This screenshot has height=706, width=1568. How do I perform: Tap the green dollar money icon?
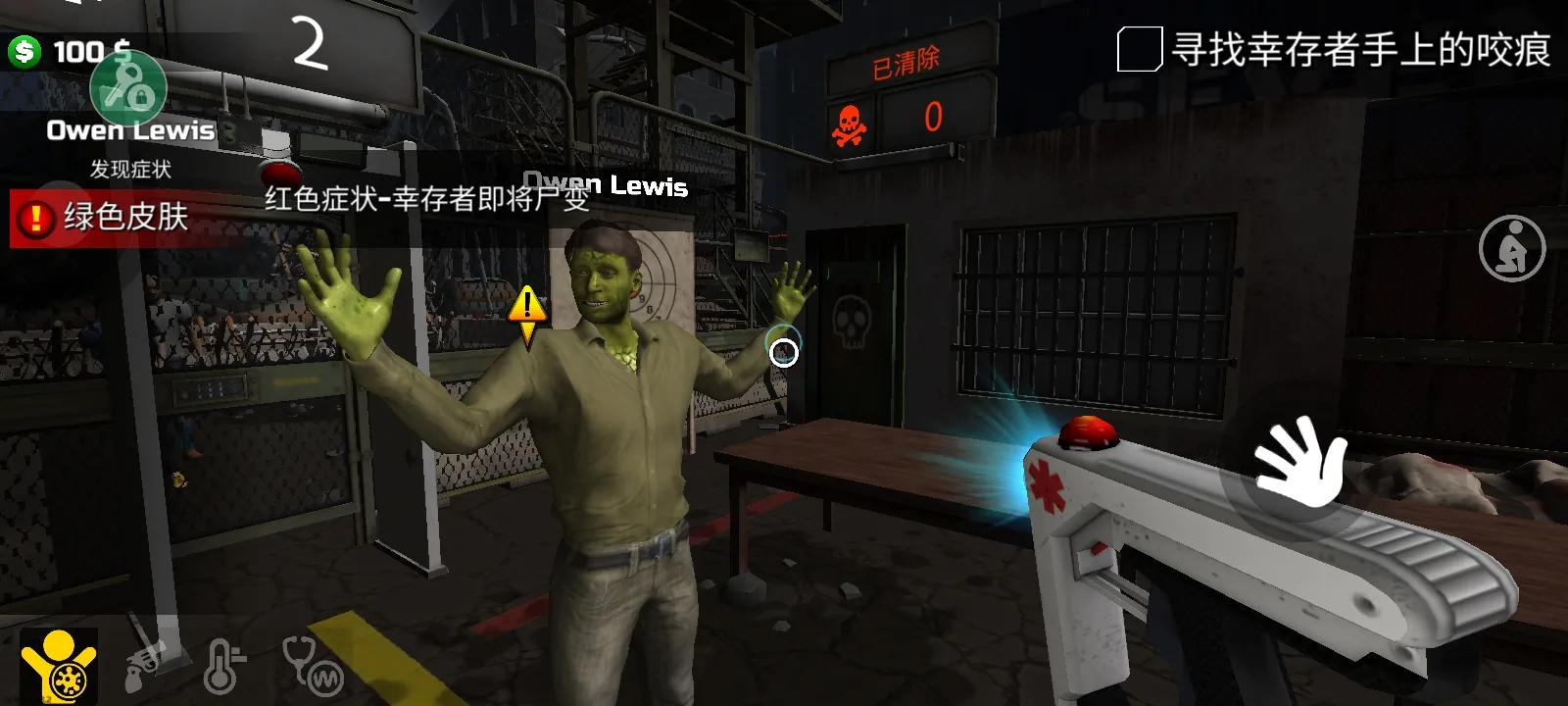(x=24, y=51)
